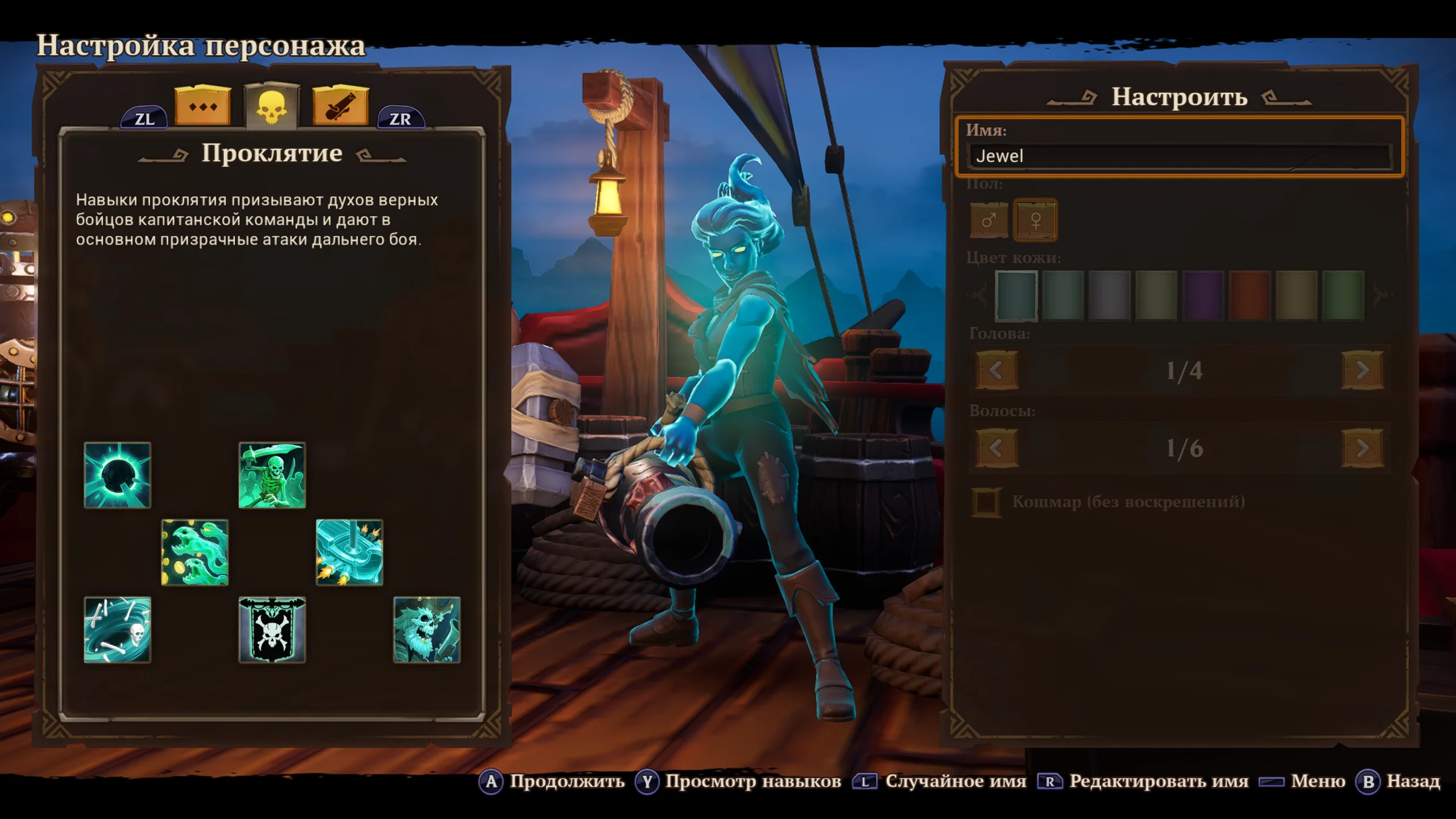Show the next head option
Viewport: 1456px width, 819px height.
[x=1363, y=371]
